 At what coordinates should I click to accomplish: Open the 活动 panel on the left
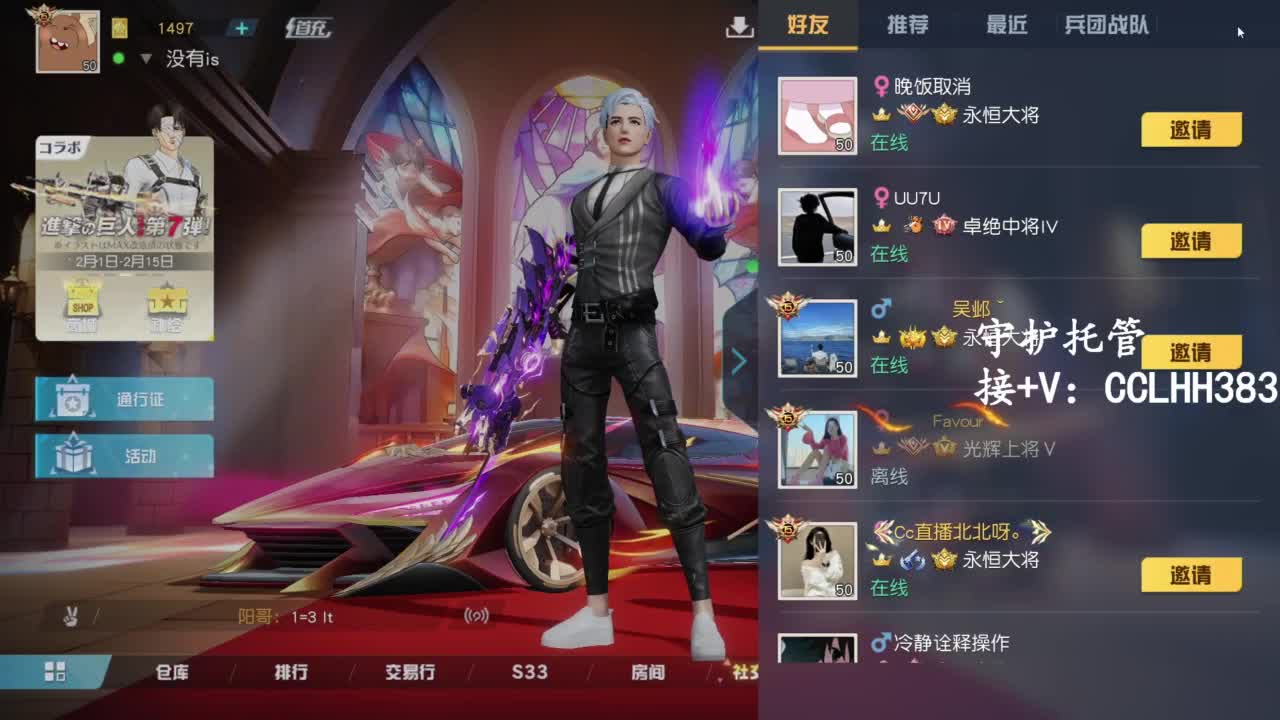click(x=123, y=455)
